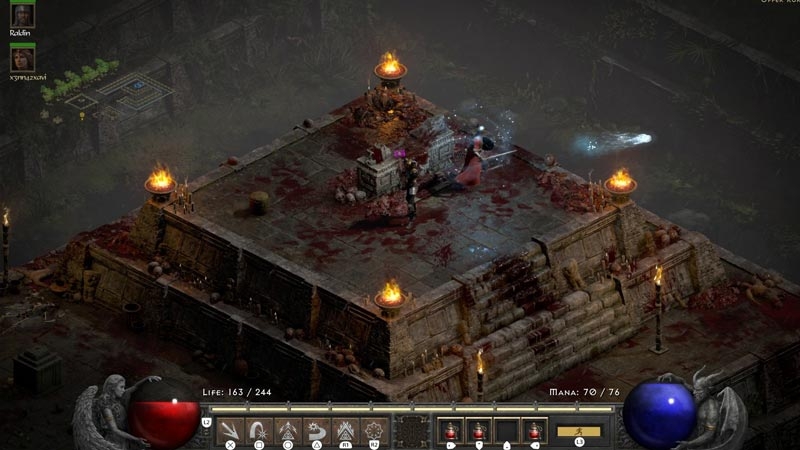Screen dimensions: 800x450
Task: Click the female party member portrait
Action: 22,58
